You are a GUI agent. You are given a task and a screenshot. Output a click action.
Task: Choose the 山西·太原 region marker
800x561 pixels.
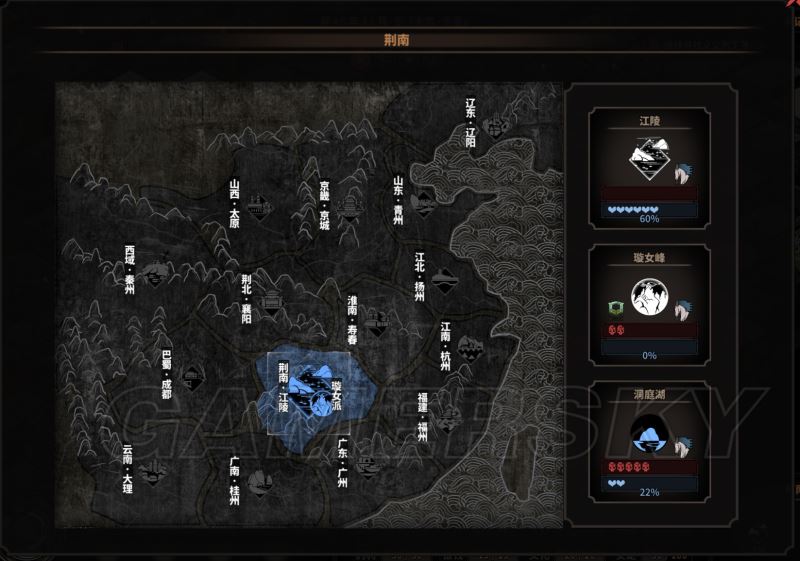260,207
